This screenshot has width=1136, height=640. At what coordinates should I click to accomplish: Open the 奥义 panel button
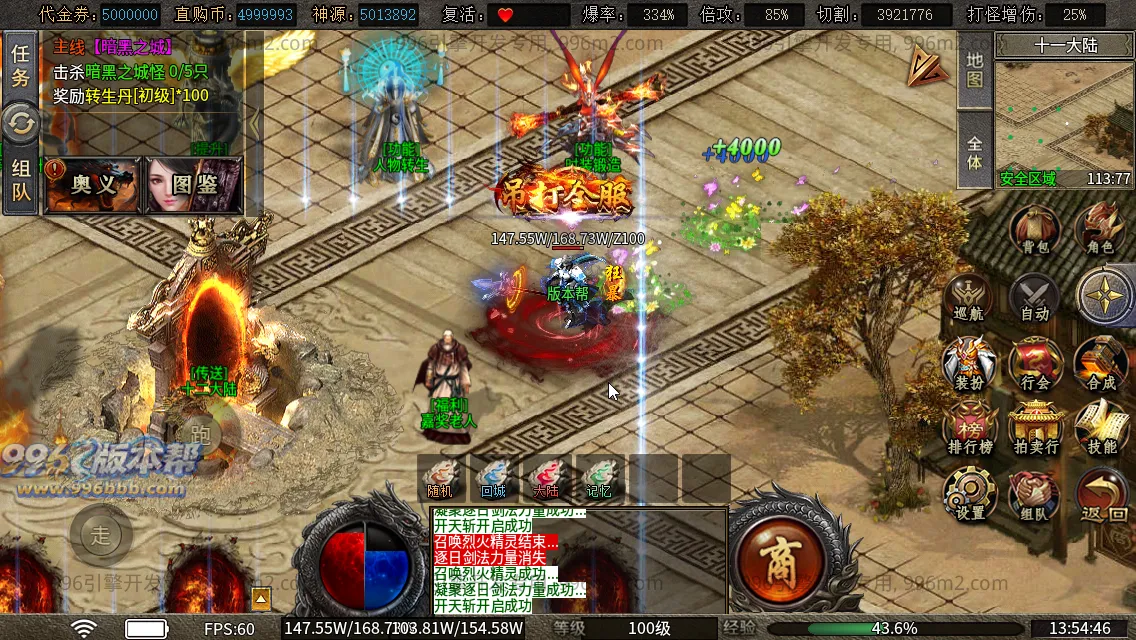94,185
